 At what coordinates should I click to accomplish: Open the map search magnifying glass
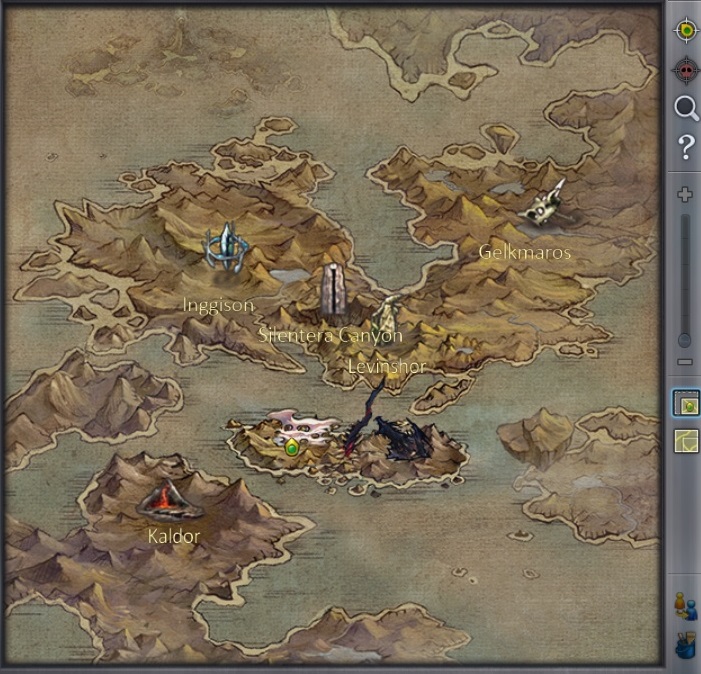click(685, 108)
